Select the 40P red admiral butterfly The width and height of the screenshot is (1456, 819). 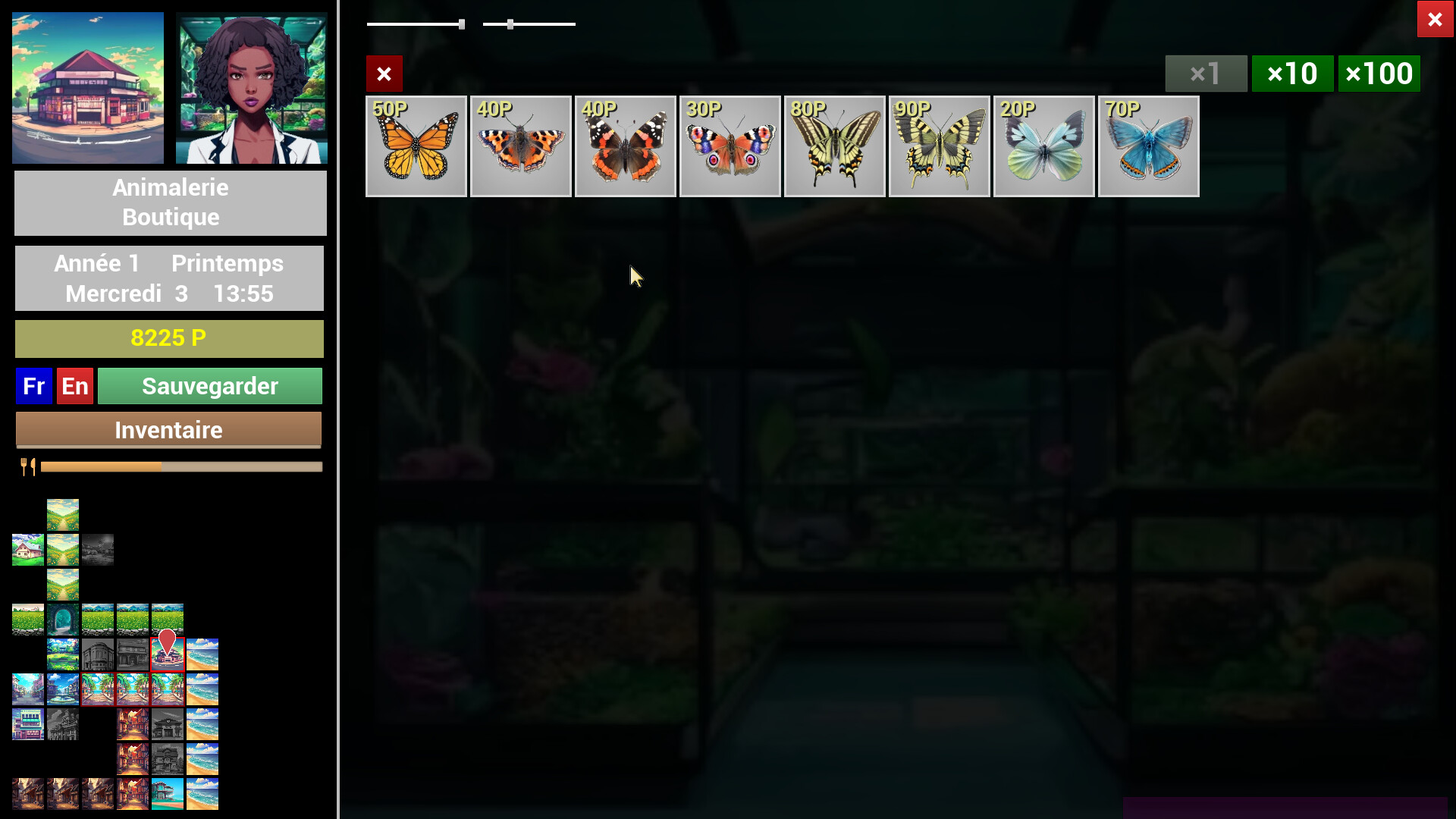tap(626, 146)
